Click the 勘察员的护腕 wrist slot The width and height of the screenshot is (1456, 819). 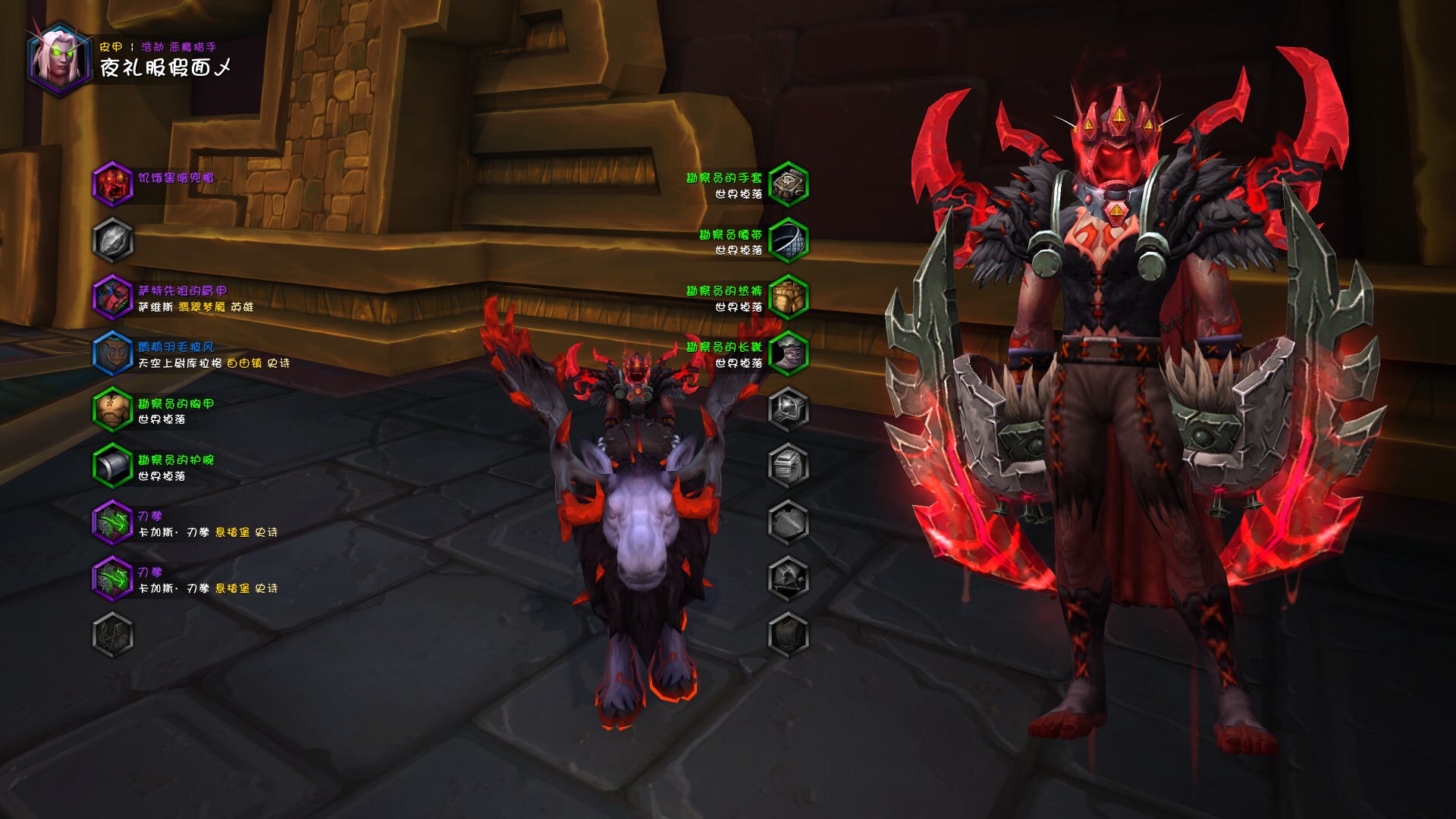tap(112, 466)
